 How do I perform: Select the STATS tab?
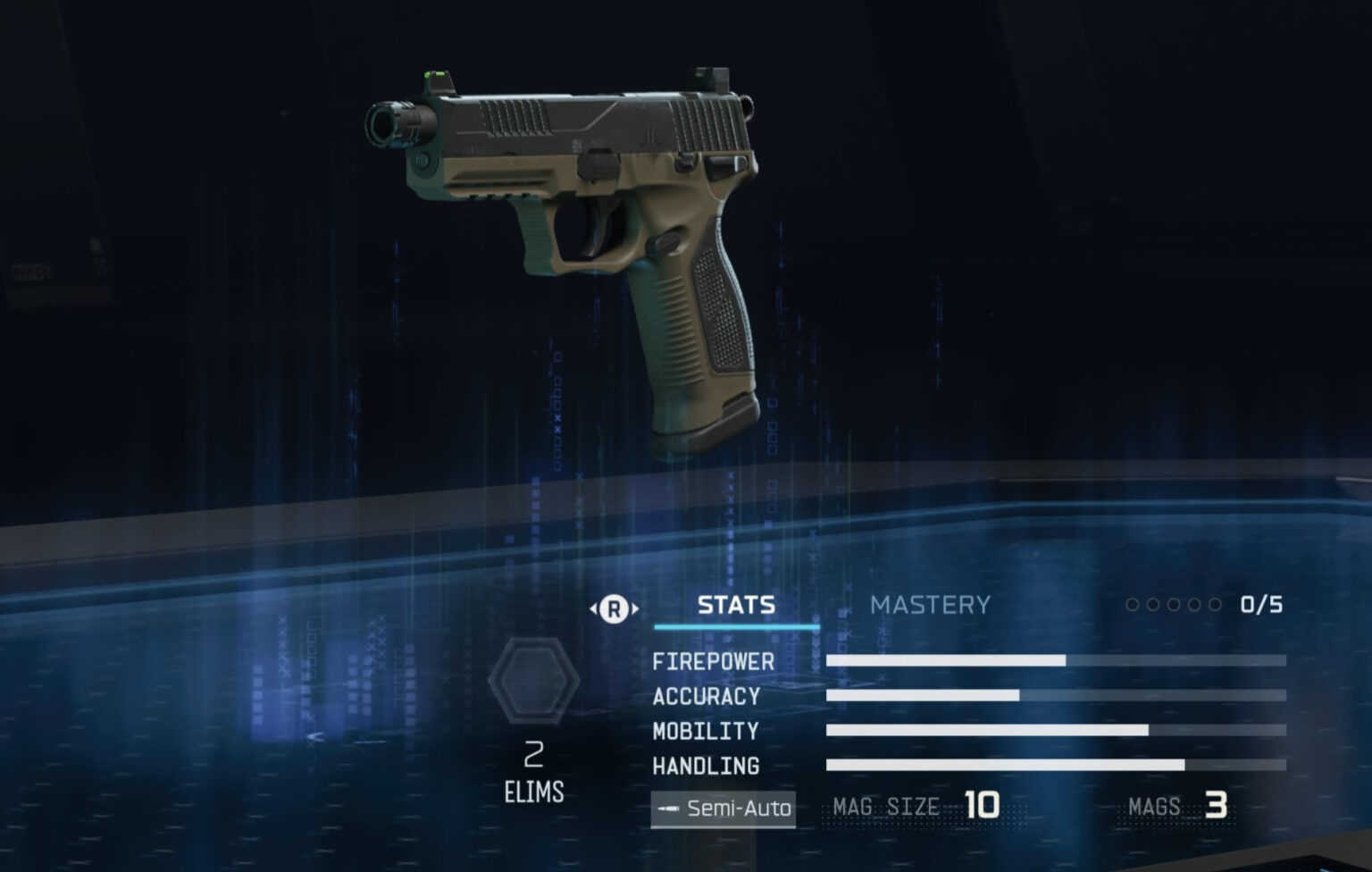[735, 605]
